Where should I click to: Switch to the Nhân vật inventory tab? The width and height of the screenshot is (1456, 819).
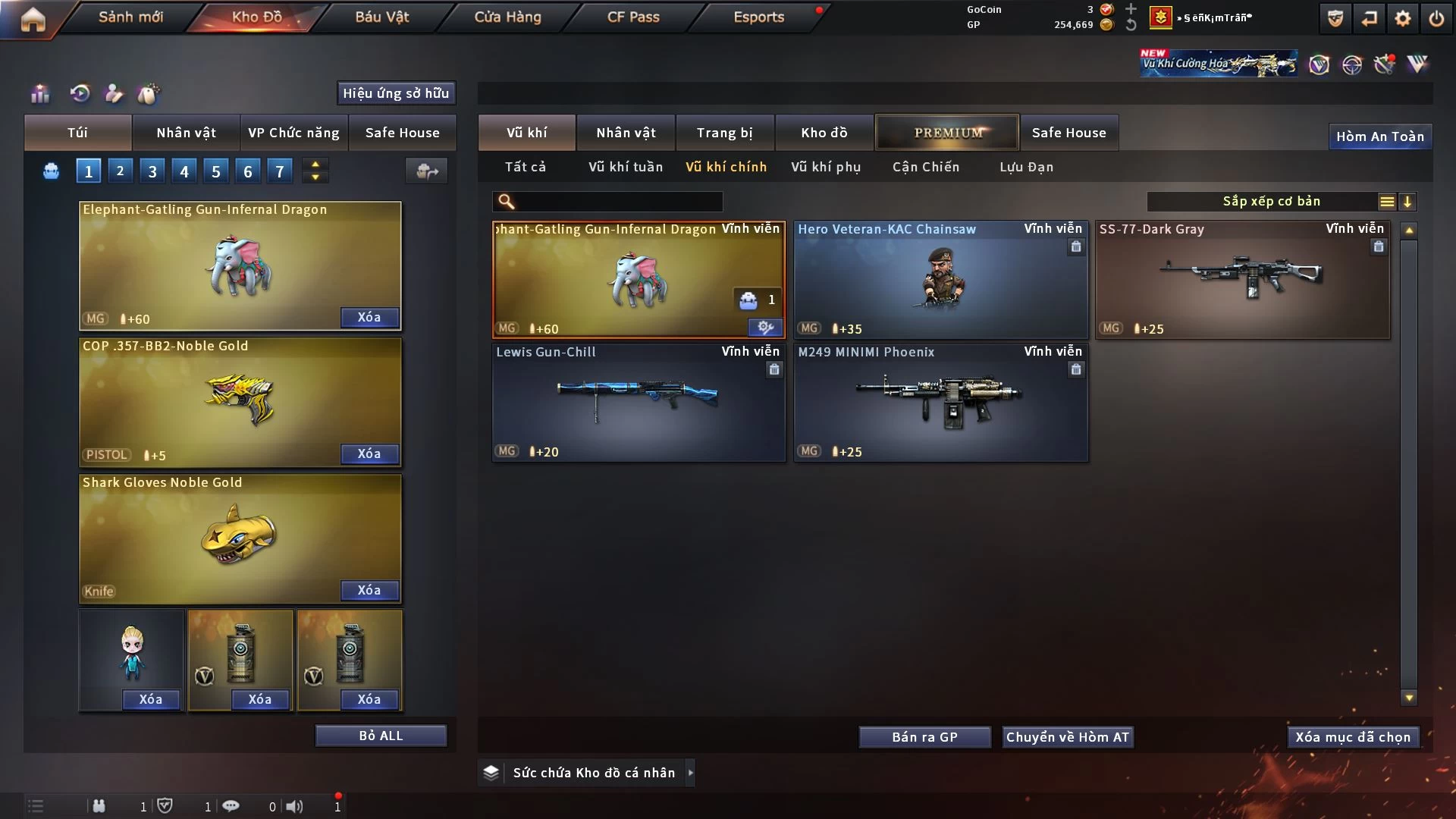coord(625,133)
